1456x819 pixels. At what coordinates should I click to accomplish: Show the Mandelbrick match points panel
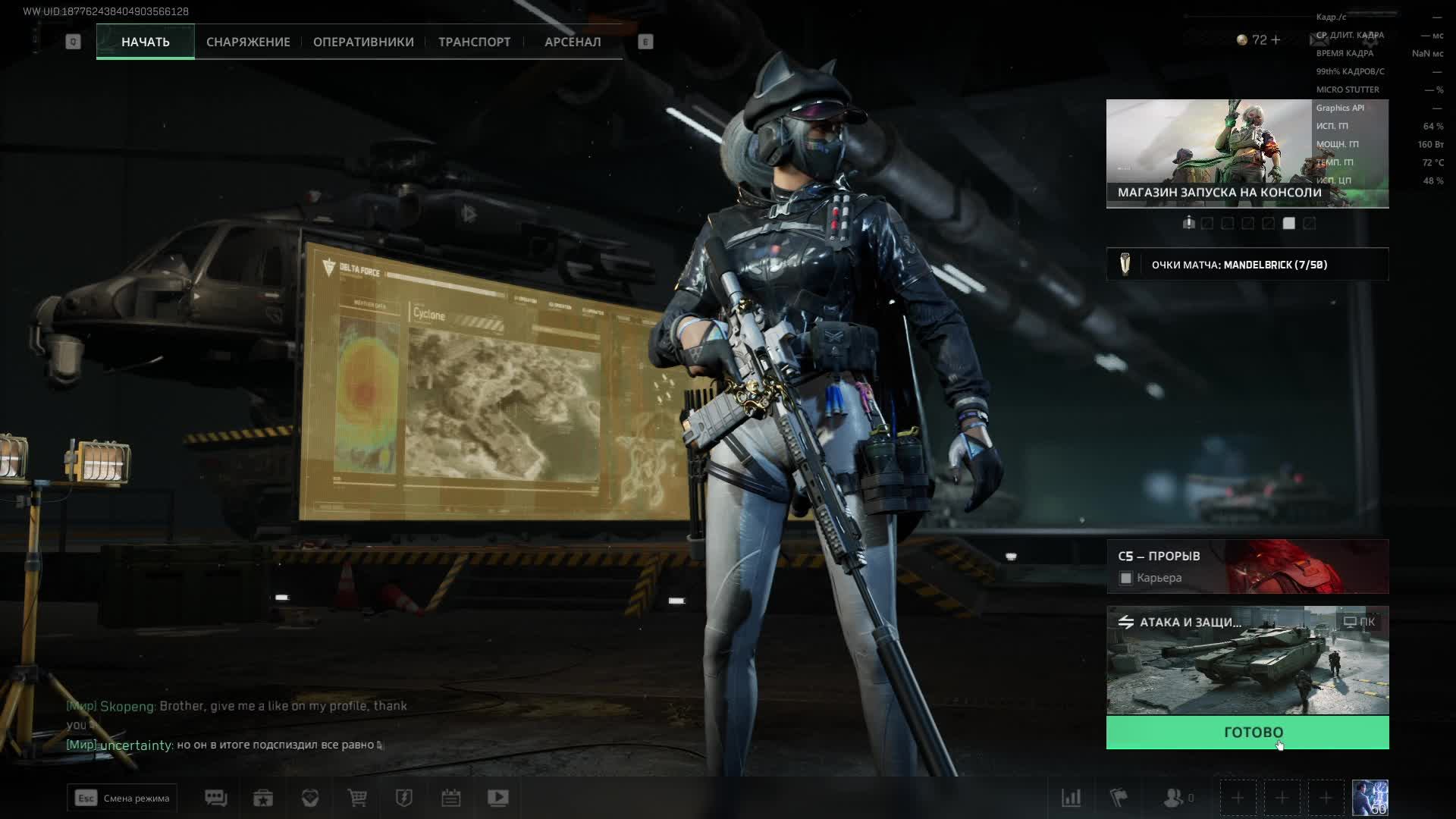[x=1247, y=265]
